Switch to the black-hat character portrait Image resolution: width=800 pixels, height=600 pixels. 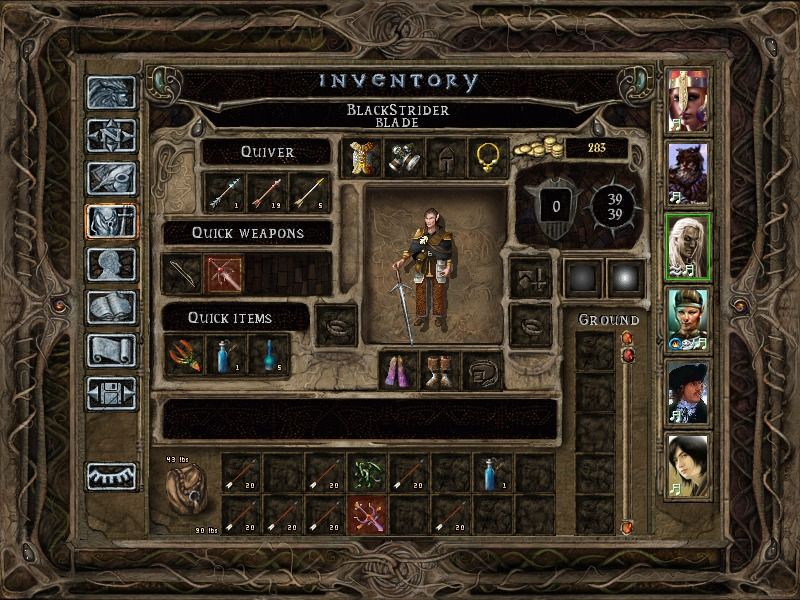[688, 392]
